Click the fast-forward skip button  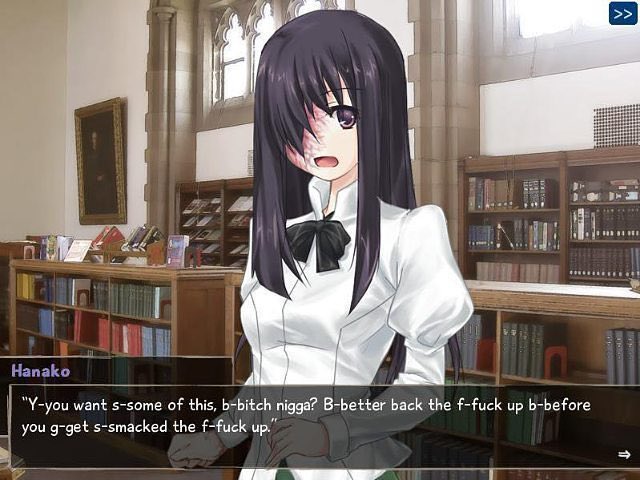623,13
